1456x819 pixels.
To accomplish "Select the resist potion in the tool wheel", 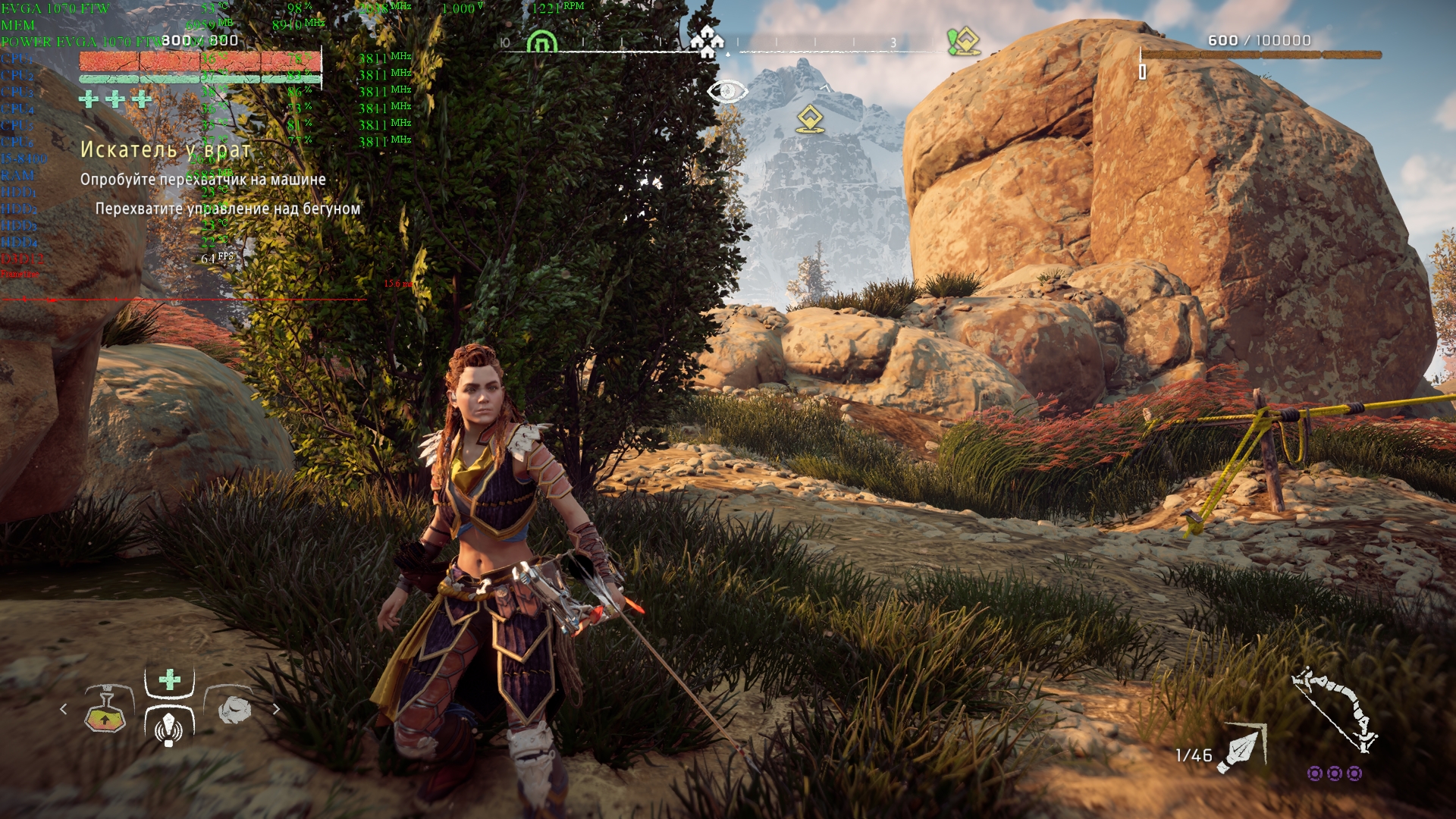I will [x=105, y=711].
